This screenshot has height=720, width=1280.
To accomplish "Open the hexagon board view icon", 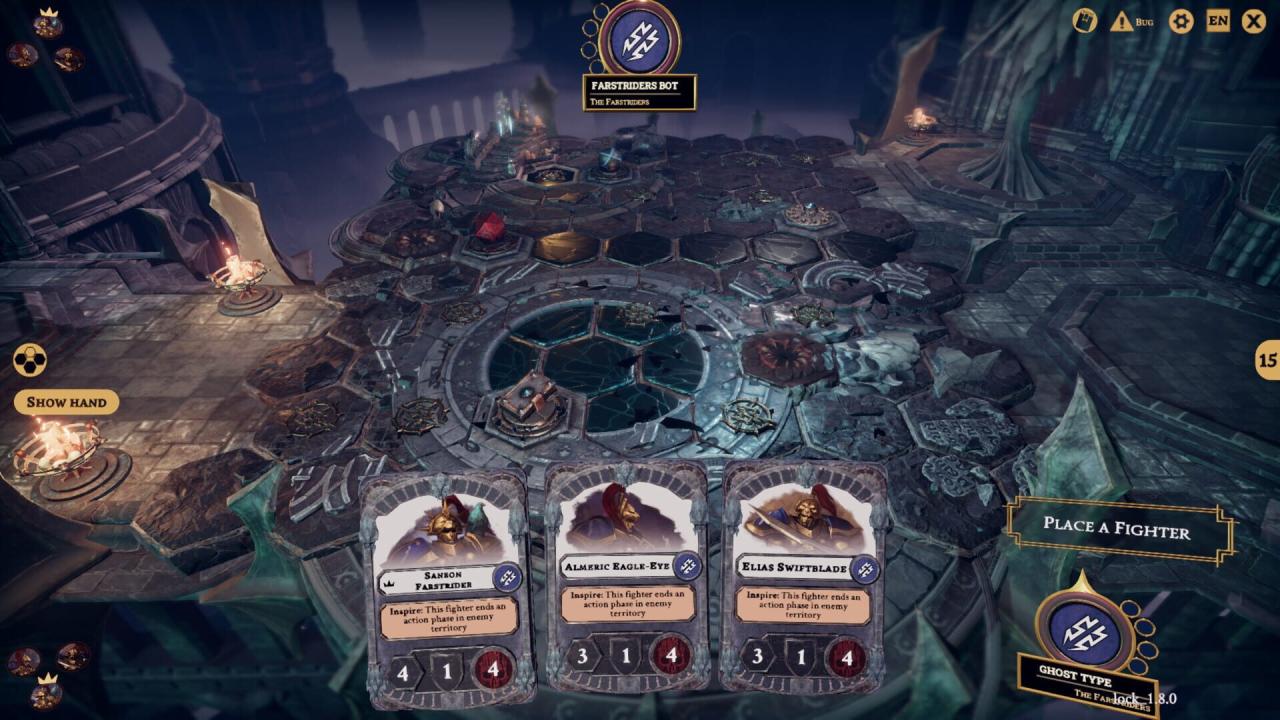I will click(x=27, y=361).
